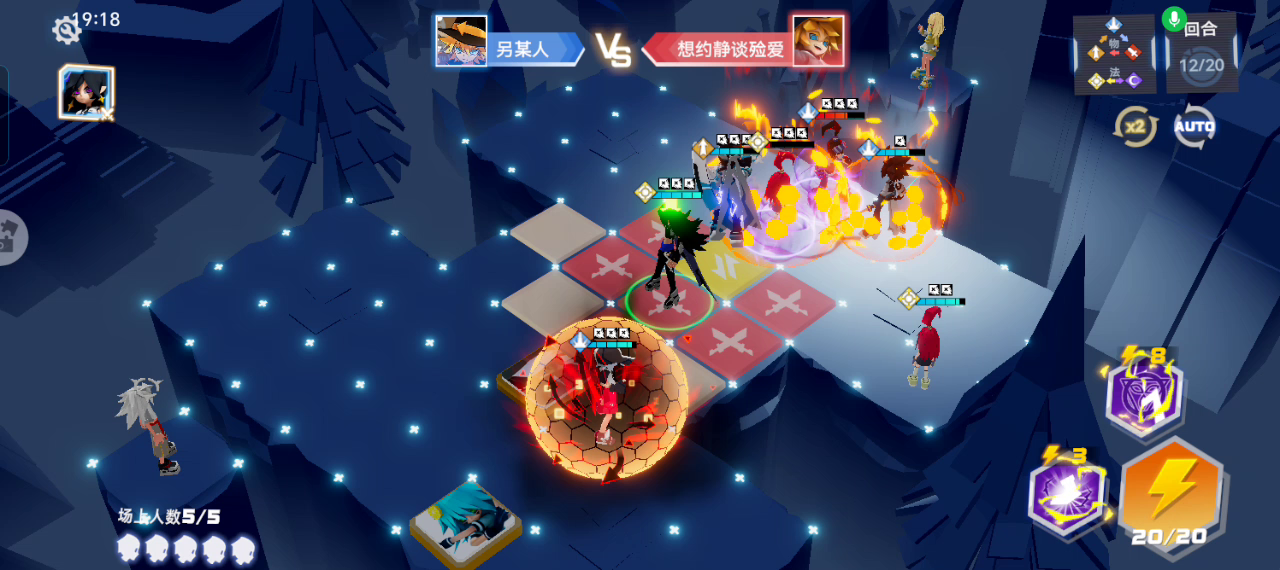Tap the green microphone indicator

pyautogui.click(x=1174, y=19)
